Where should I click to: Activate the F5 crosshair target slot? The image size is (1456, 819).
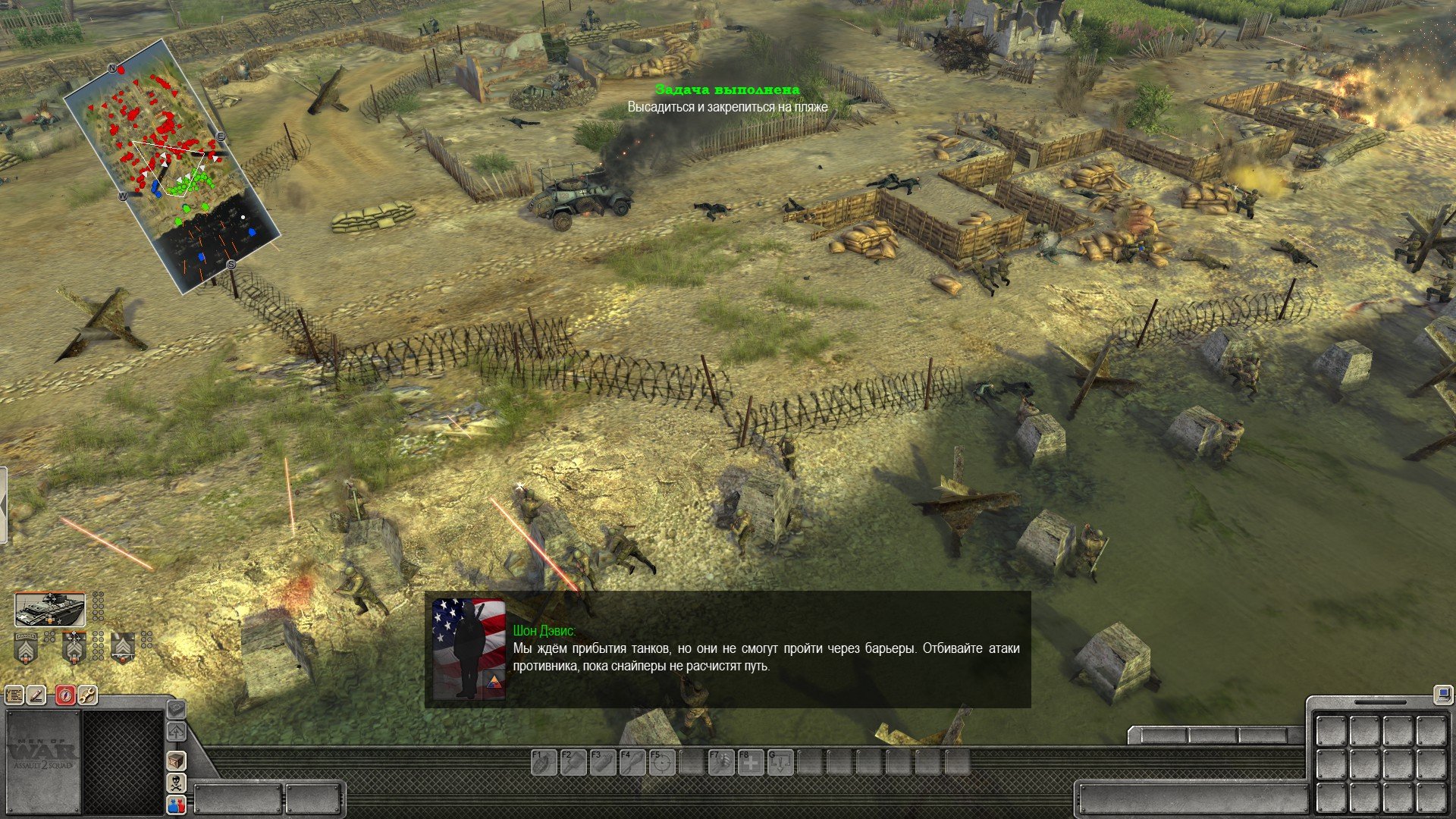tap(661, 762)
